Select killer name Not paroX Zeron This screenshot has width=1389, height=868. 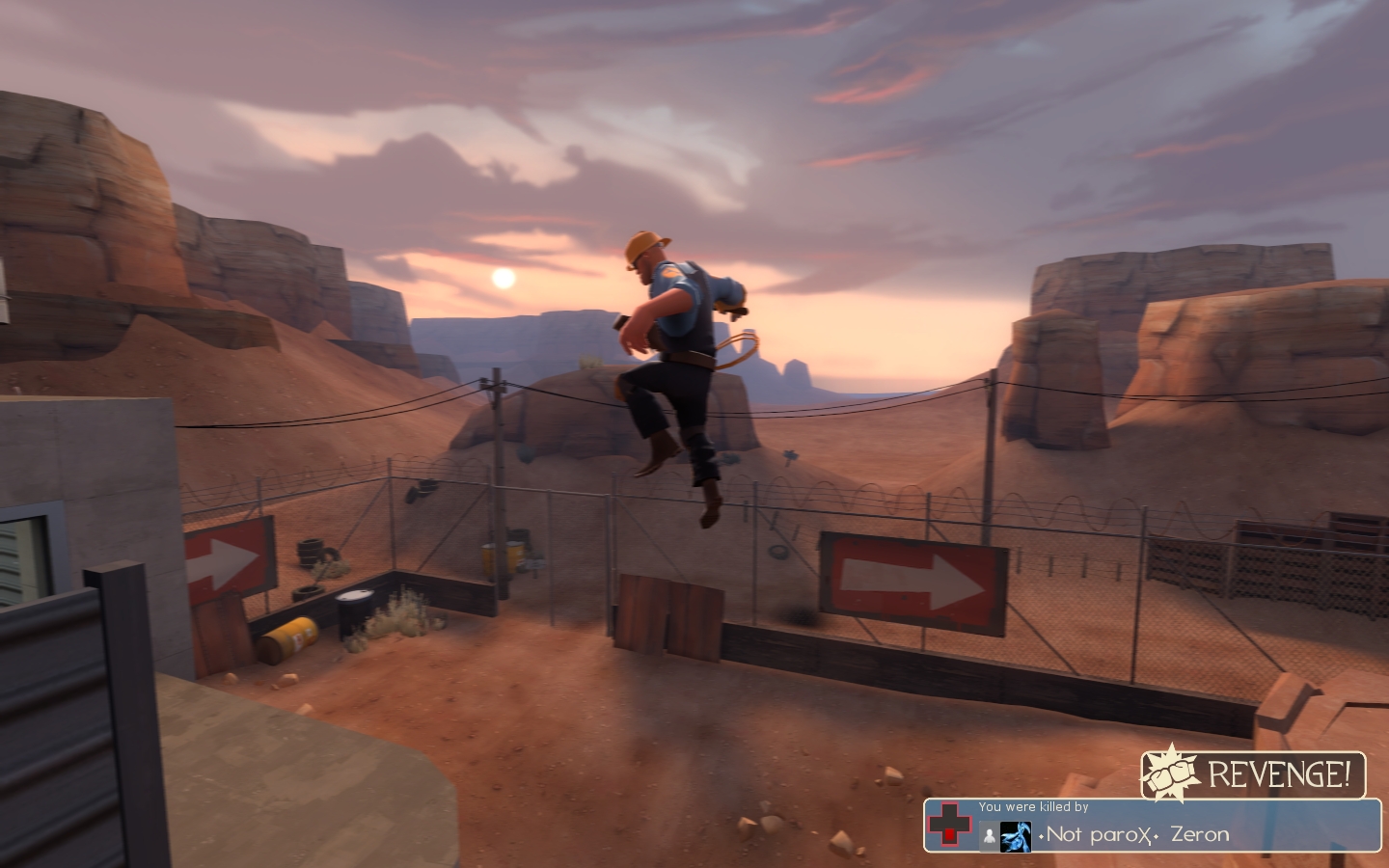tap(1134, 835)
